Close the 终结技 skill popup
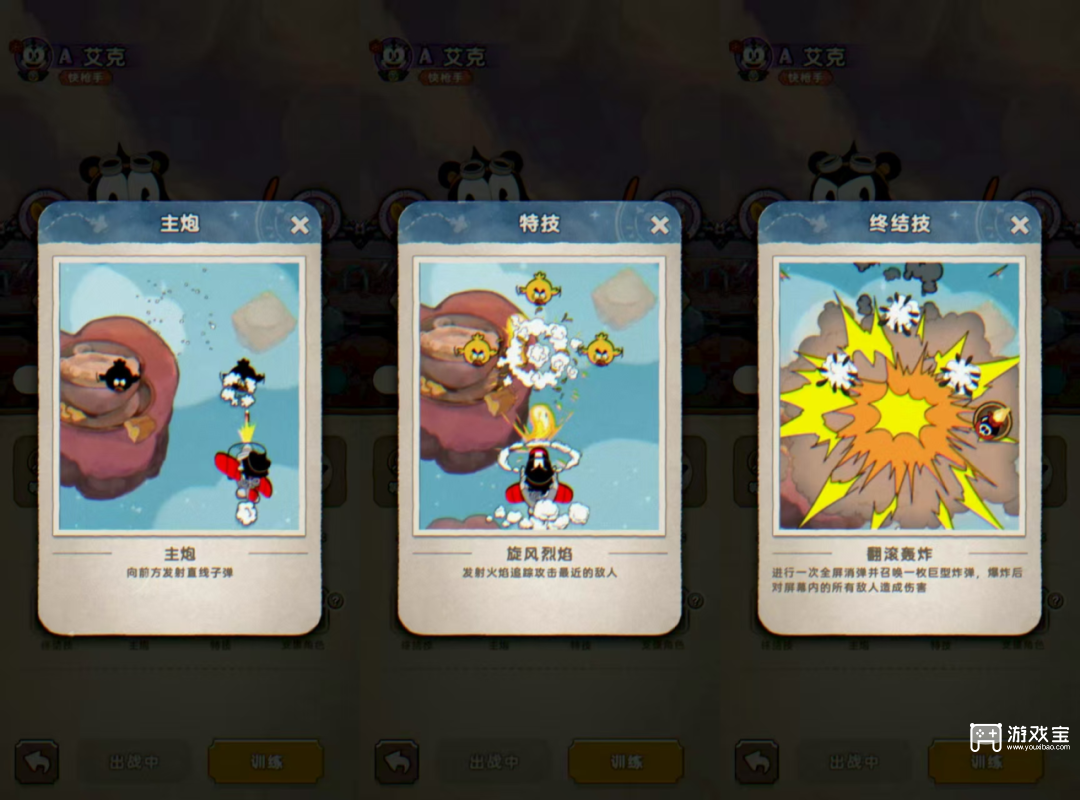 [1019, 225]
